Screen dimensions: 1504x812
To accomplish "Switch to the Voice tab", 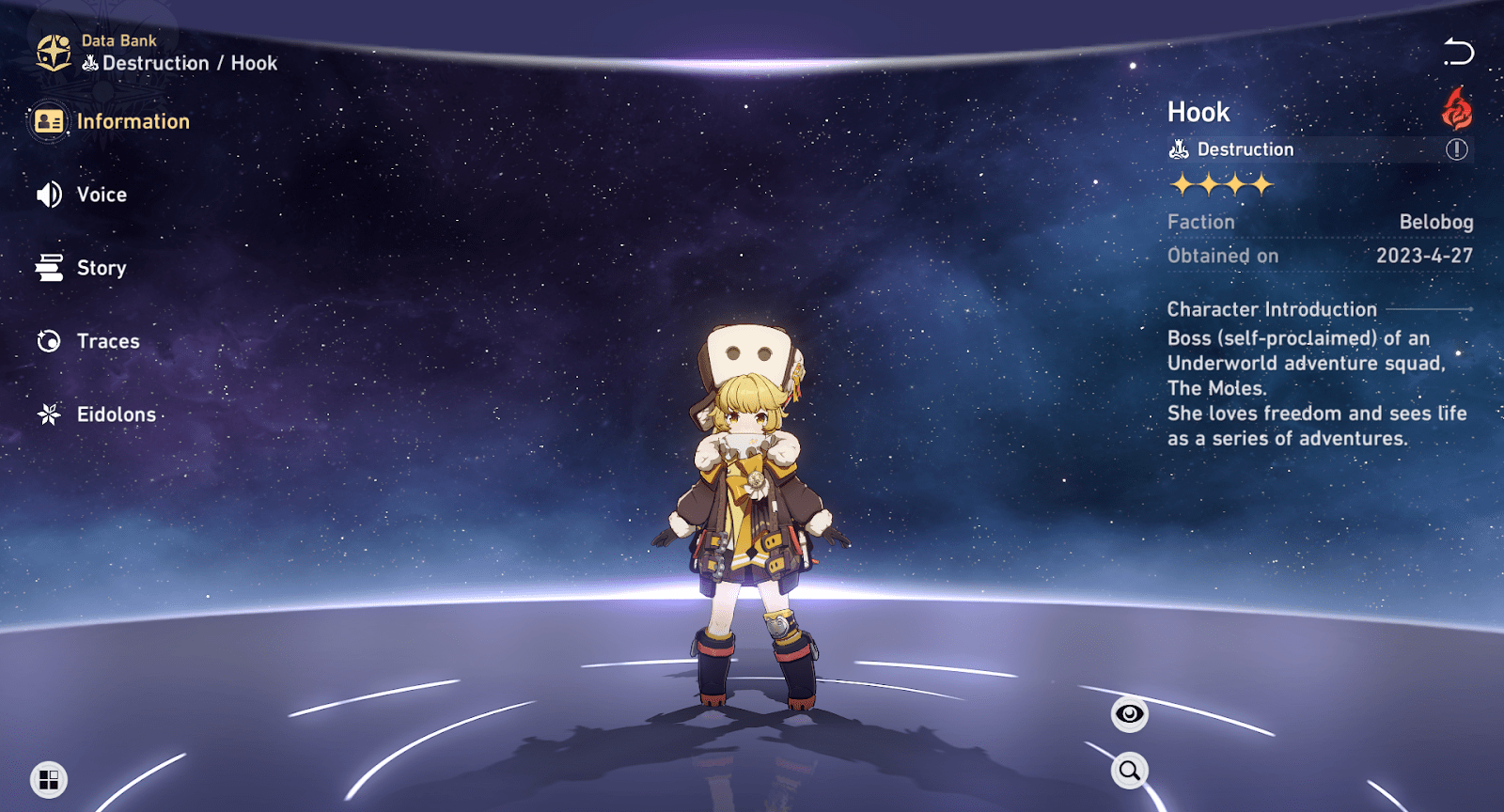I will [102, 195].
